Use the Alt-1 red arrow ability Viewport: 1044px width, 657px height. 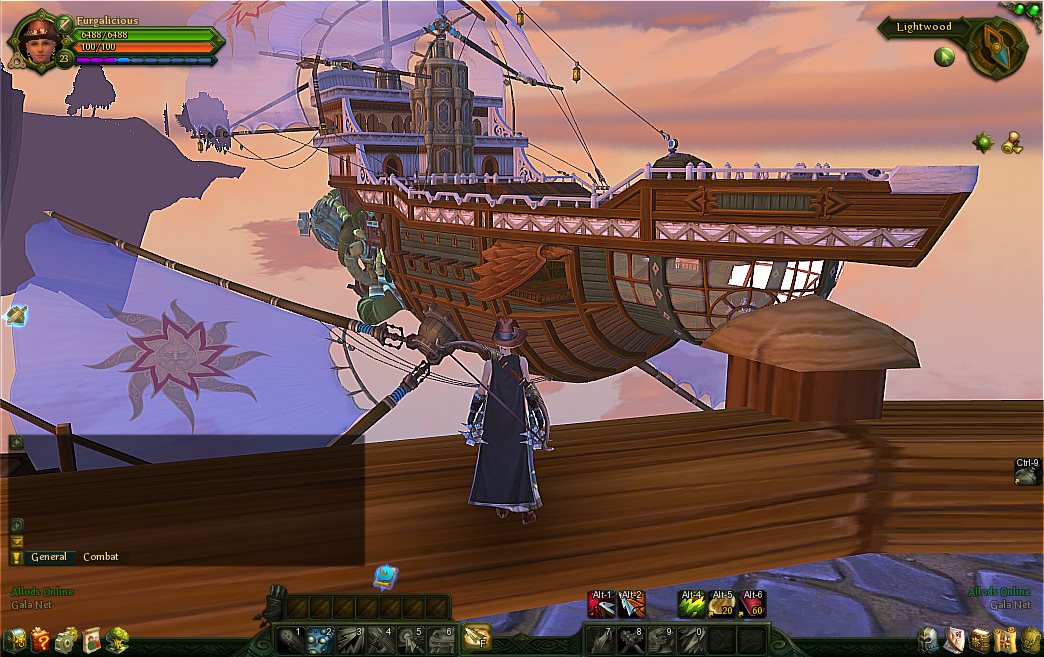click(601, 604)
